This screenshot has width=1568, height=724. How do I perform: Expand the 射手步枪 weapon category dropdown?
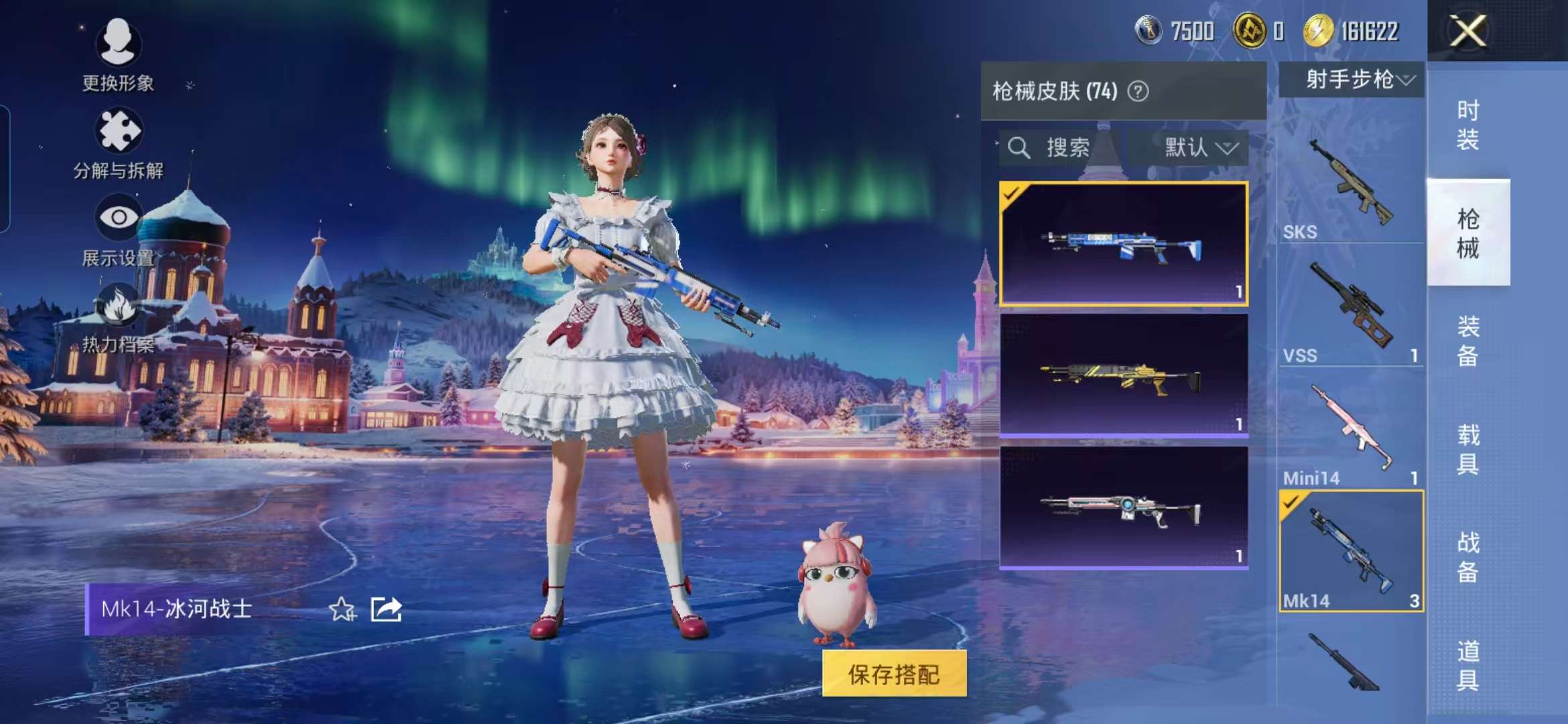click(x=1352, y=80)
